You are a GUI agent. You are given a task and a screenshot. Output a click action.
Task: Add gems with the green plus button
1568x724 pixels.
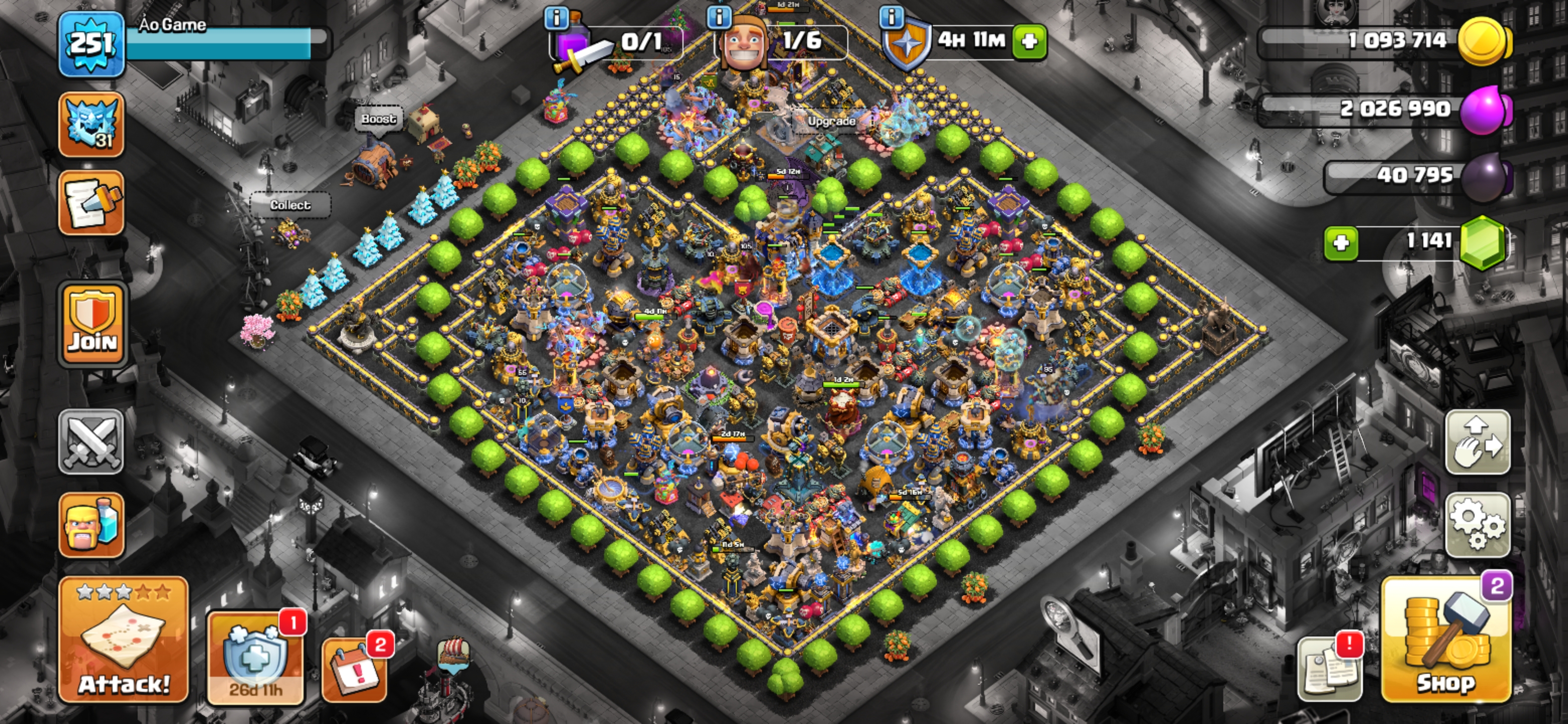[1341, 243]
